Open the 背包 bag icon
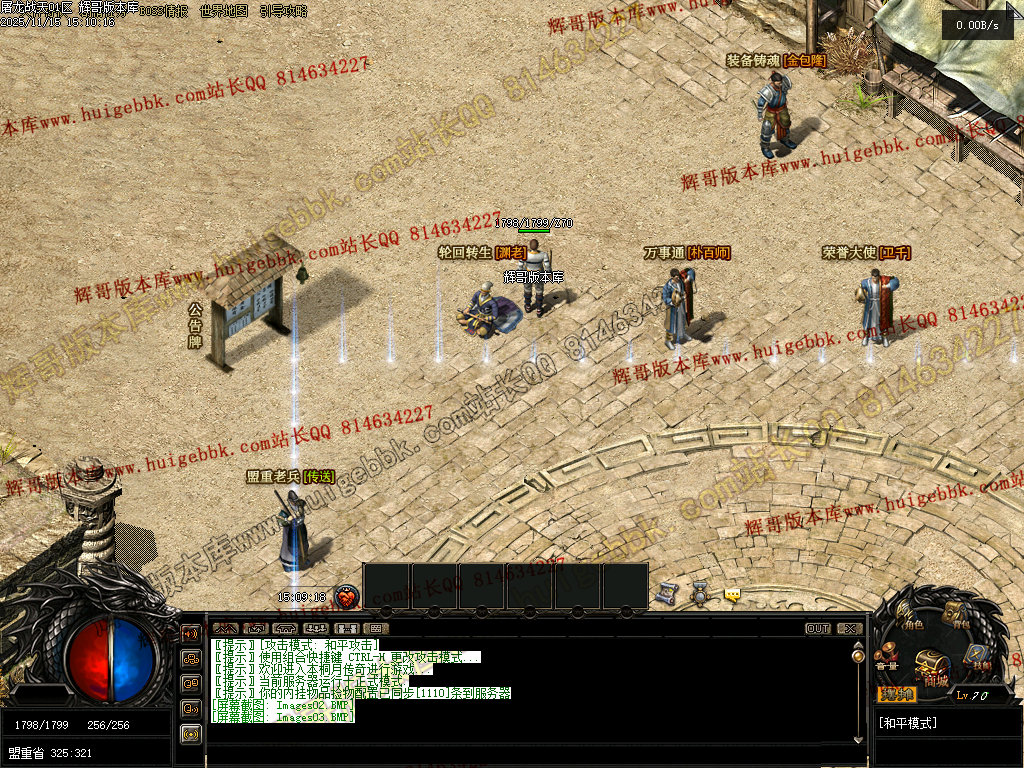Image resolution: width=1024 pixels, height=768 pixels. (957, 615)
